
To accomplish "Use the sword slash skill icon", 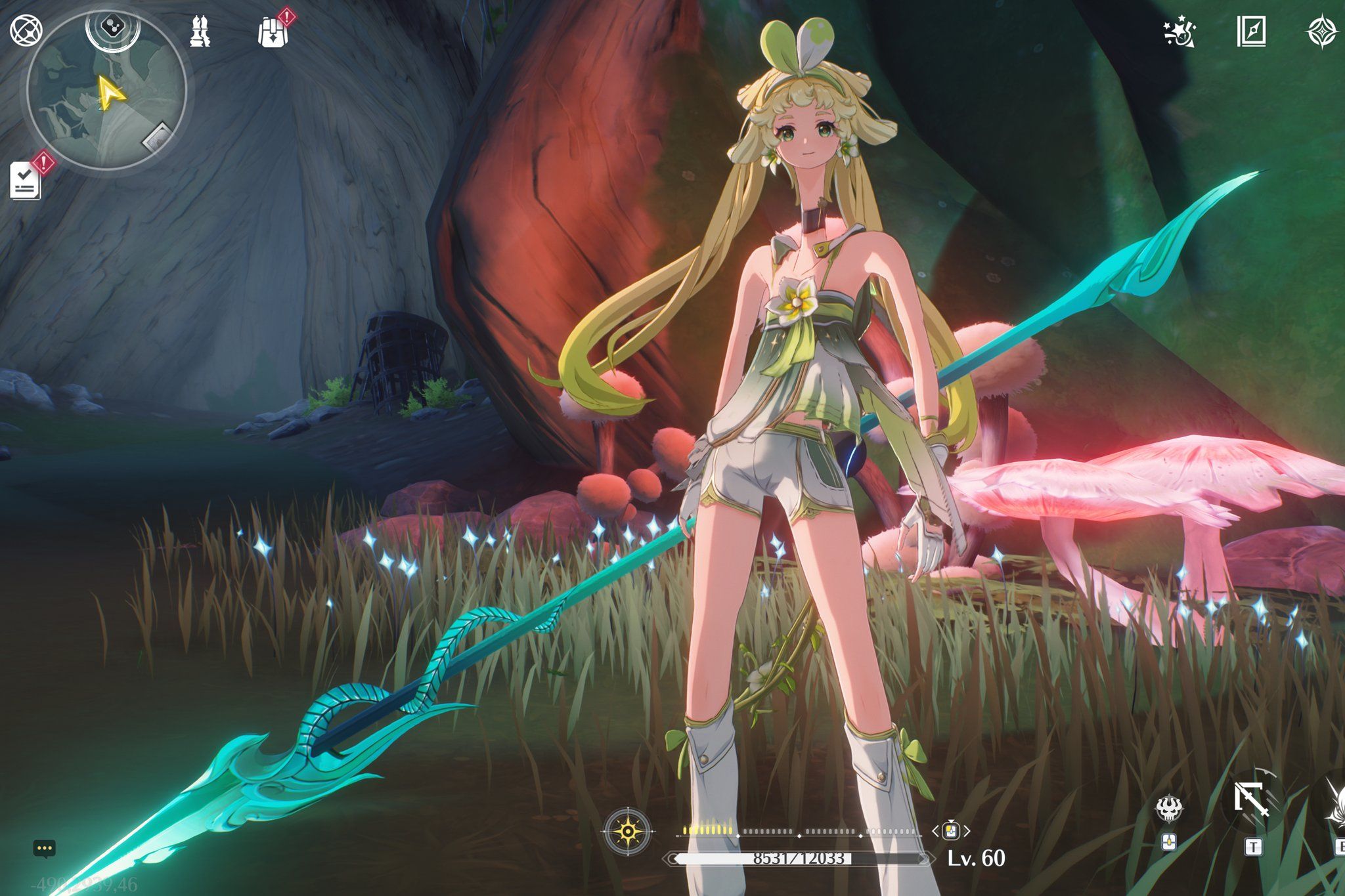I will point(1251,801).
